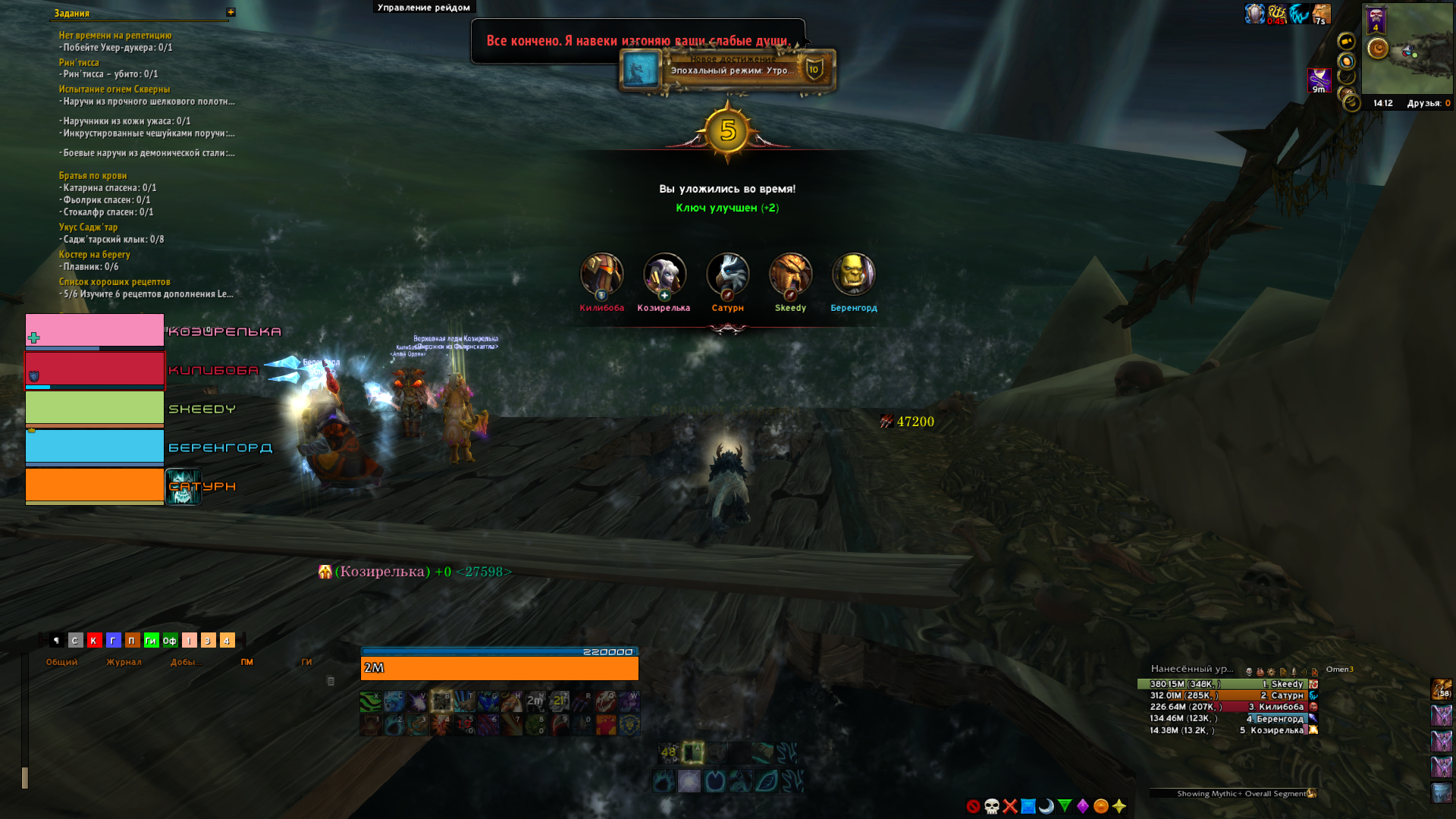
Task: Open the Управление рейдом raid control panel
Action: pos(424,8)
